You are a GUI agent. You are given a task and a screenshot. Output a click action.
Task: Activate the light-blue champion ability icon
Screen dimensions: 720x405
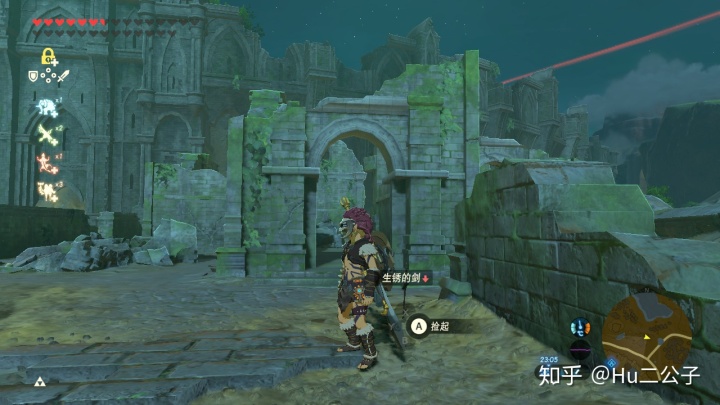tap(46, 107)
